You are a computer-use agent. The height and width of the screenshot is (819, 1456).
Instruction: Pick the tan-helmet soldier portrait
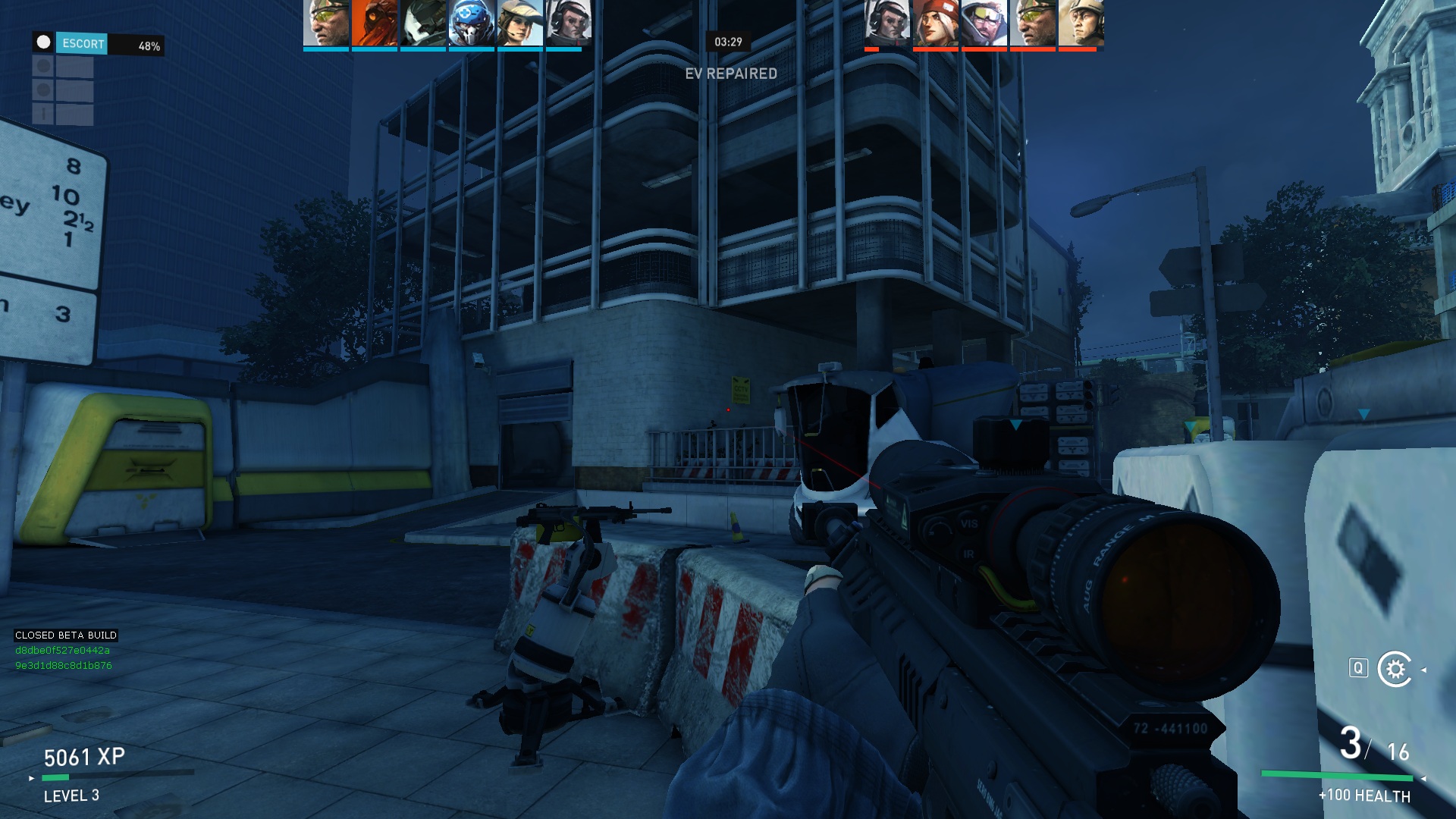(x=1081, y=23)
